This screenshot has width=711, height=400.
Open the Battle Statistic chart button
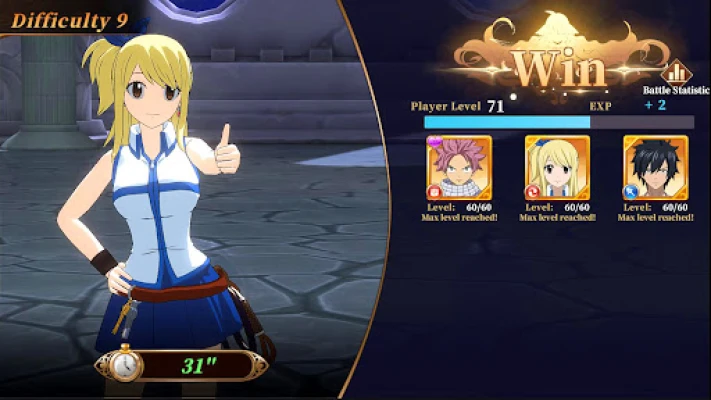click(677, 73)
